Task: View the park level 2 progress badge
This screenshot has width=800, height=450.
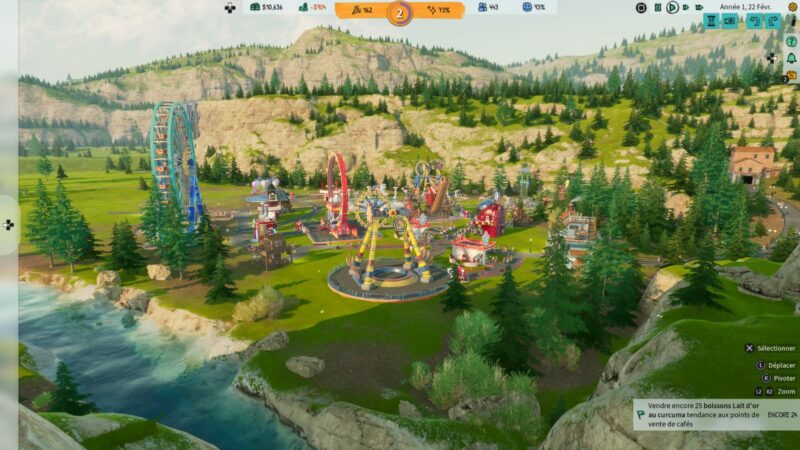Action: click(x=399, y=12)
